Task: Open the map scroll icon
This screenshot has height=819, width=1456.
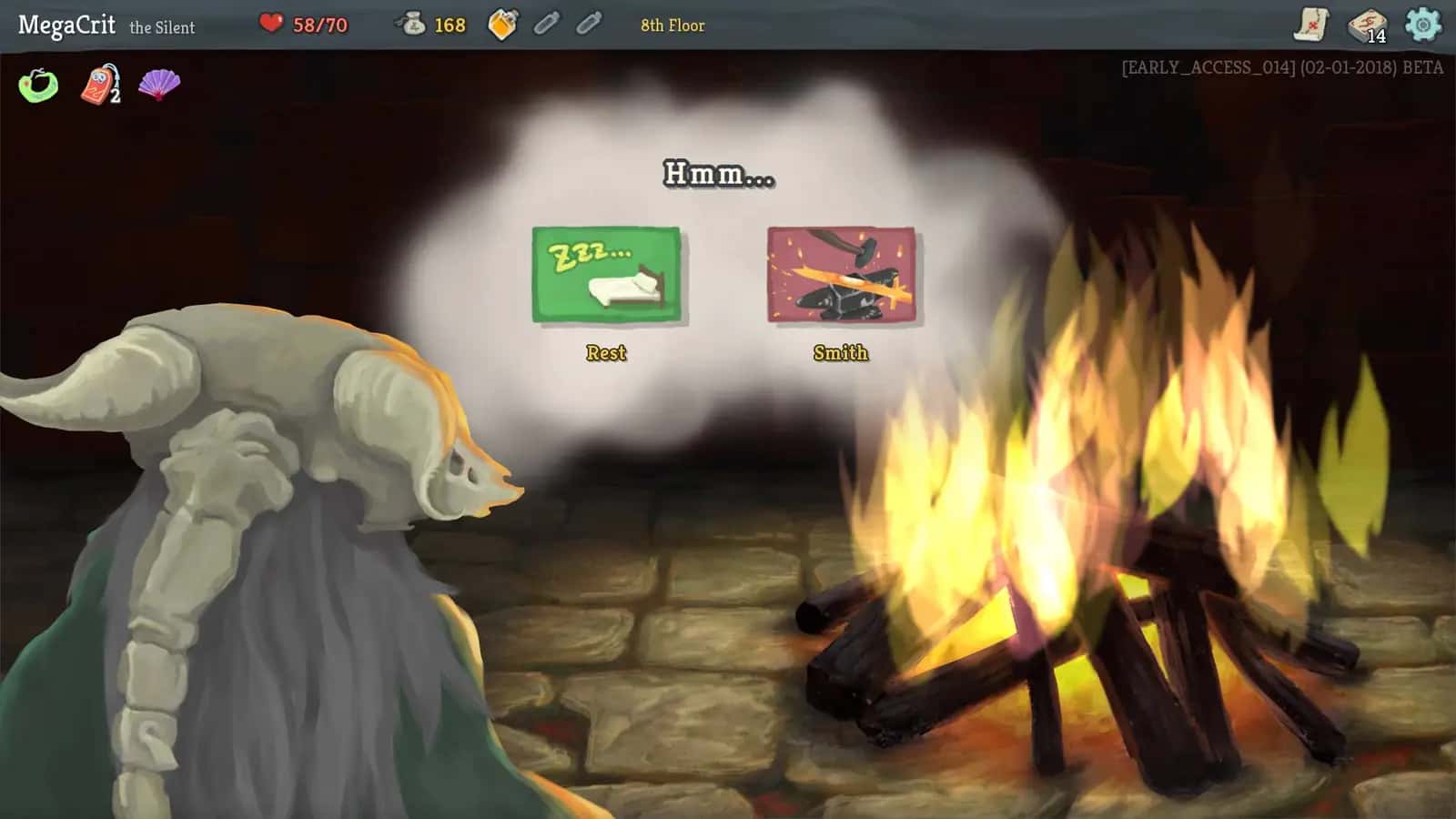Action: tap(1312, 25)
